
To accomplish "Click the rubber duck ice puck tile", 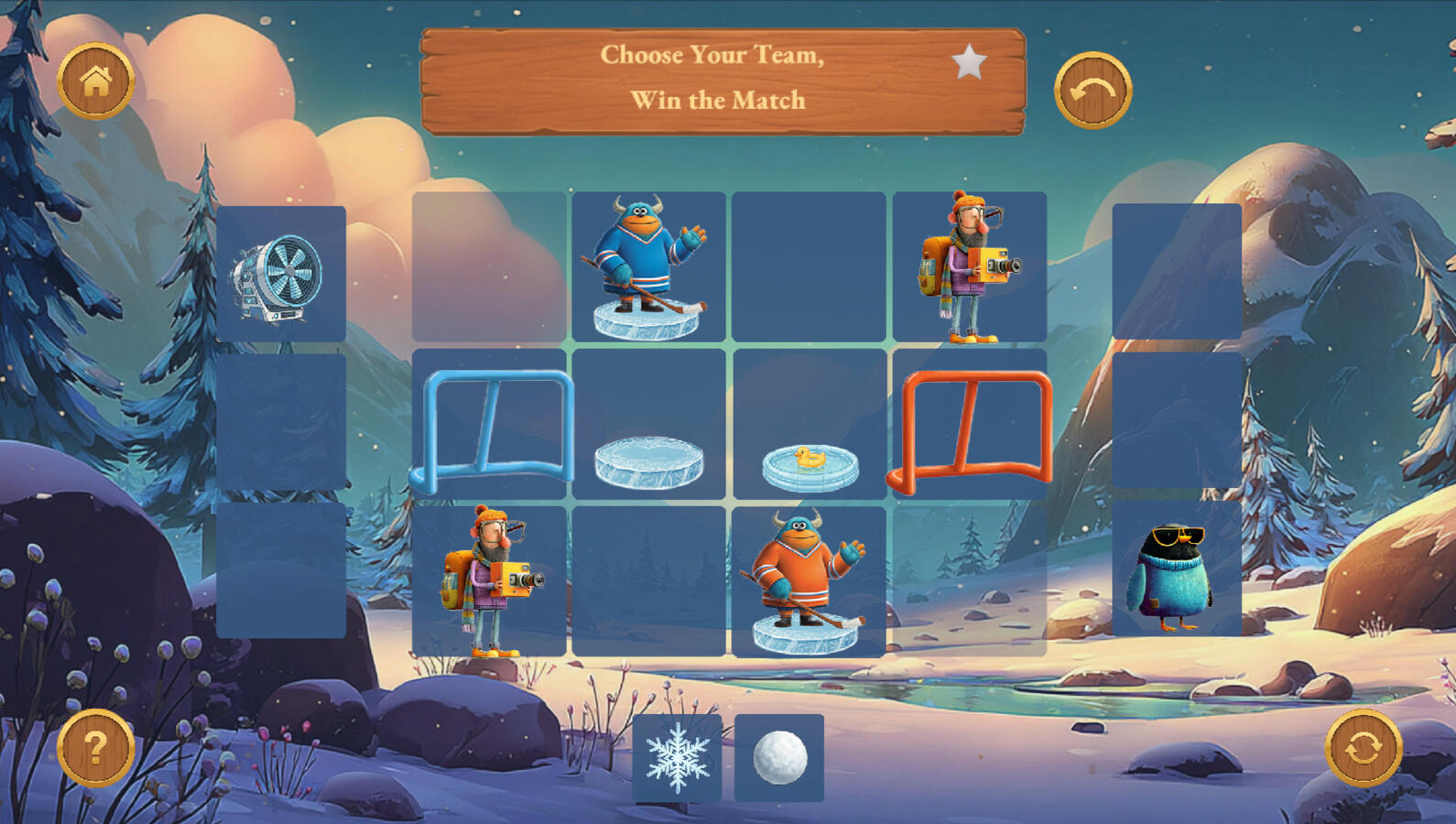I will coord(809,464).
